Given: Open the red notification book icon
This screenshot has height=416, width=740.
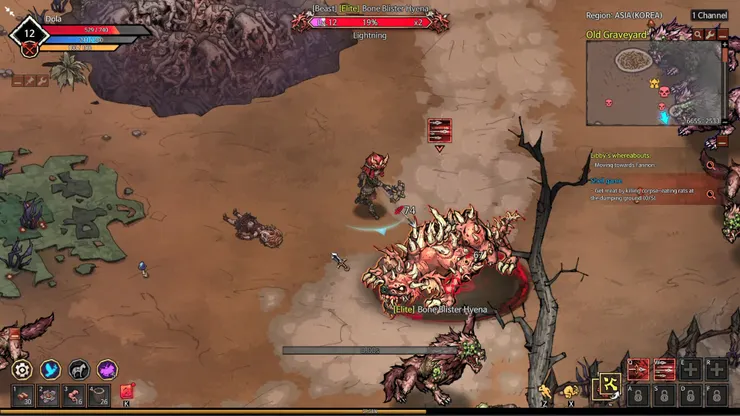Looking at the screenshot, I should [x=127, y=392].
